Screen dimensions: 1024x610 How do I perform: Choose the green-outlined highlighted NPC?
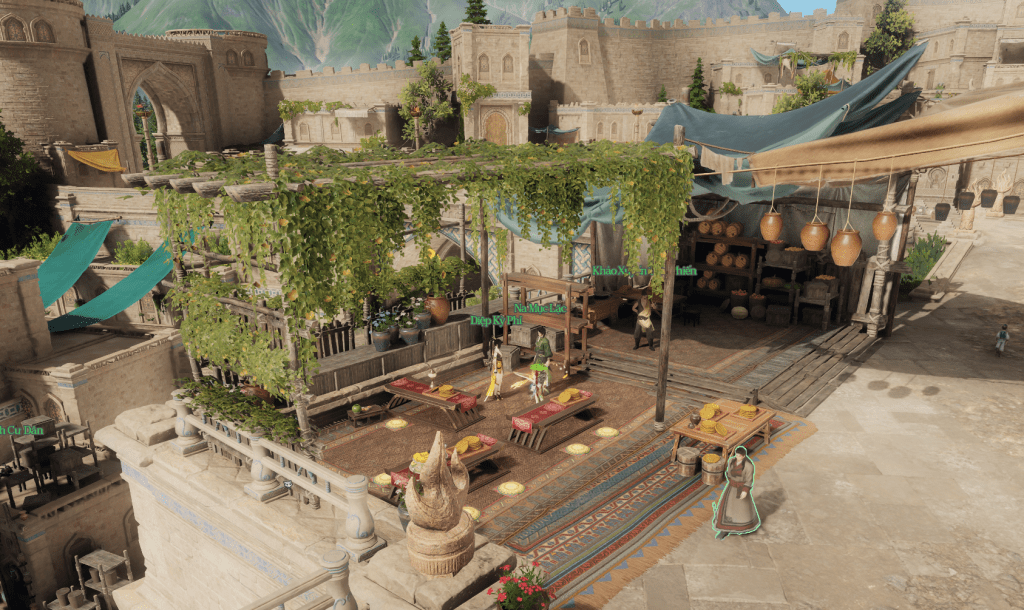point(737,492)
